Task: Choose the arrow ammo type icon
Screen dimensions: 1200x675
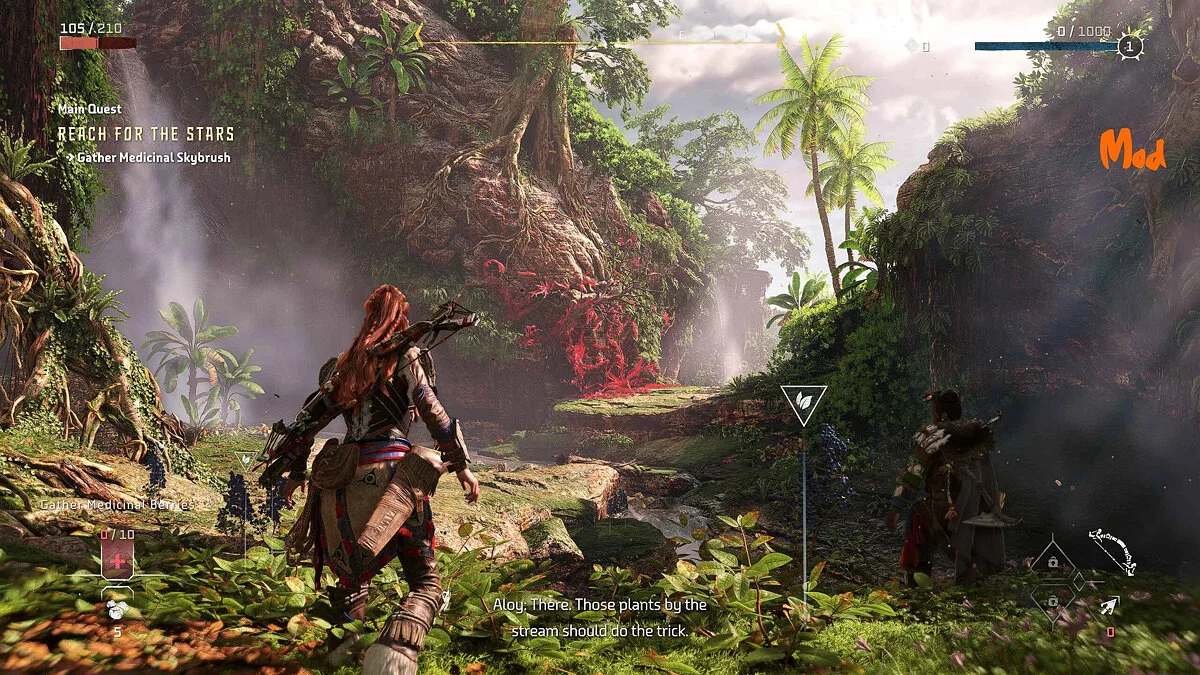Action: tap(1108, 603)
